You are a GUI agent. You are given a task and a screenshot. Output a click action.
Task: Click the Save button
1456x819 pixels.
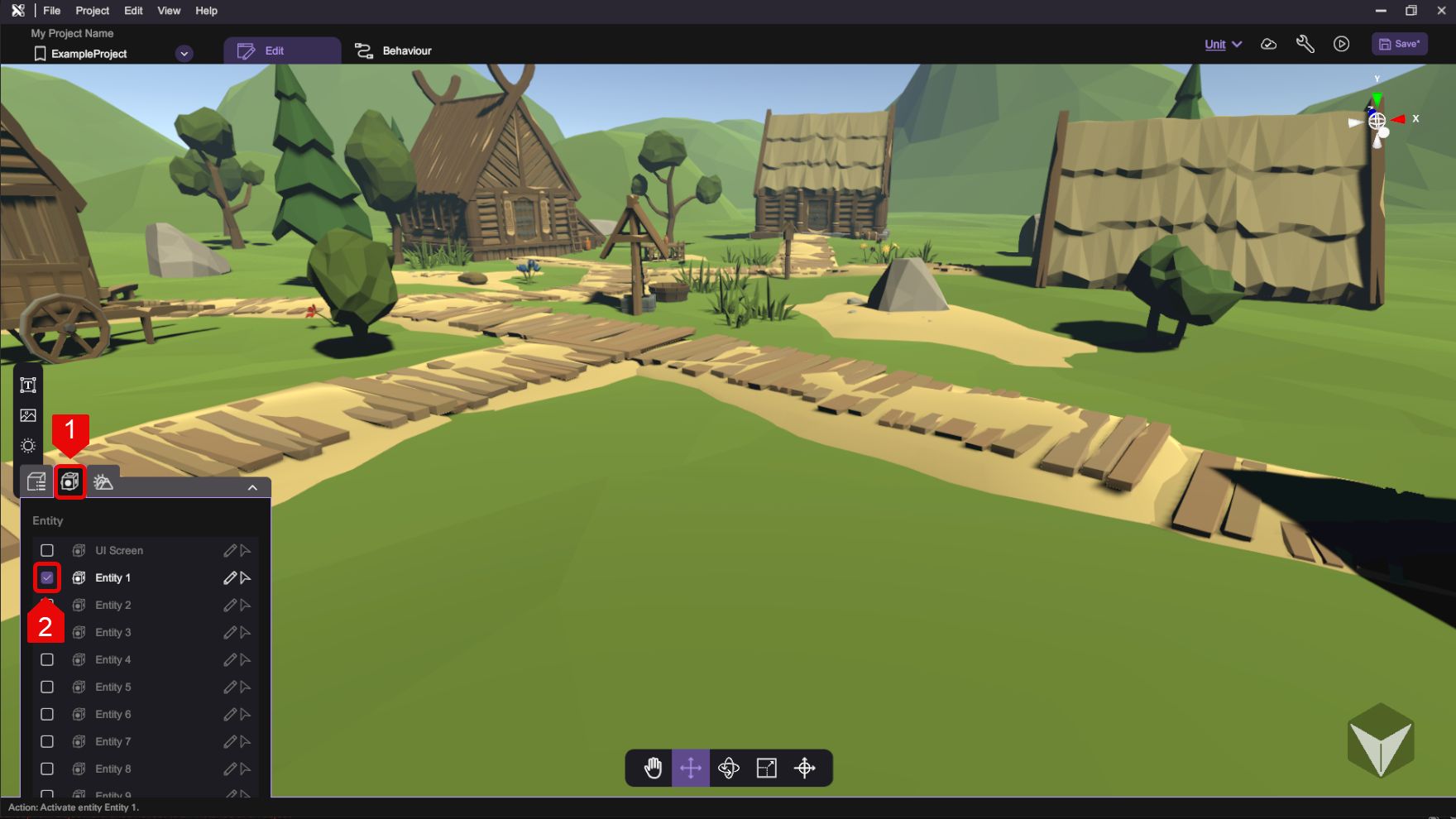tap(1399, 44)
